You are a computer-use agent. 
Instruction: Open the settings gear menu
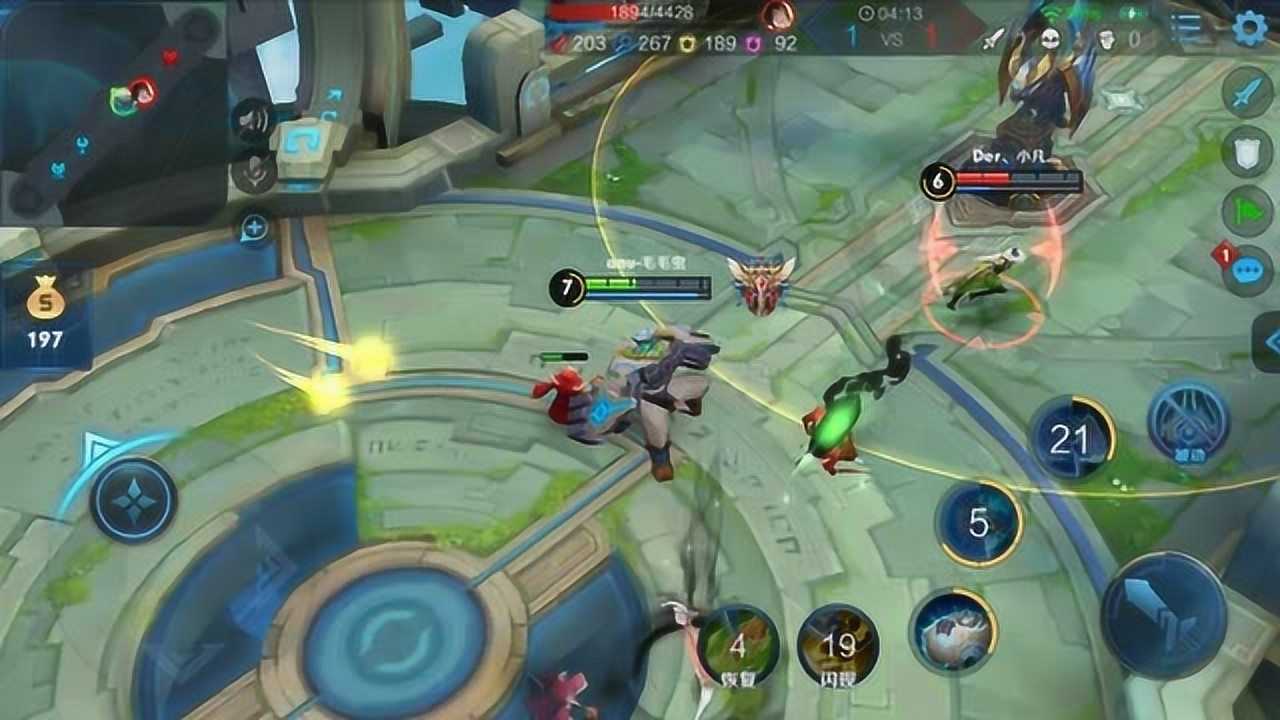point(1249,28)
